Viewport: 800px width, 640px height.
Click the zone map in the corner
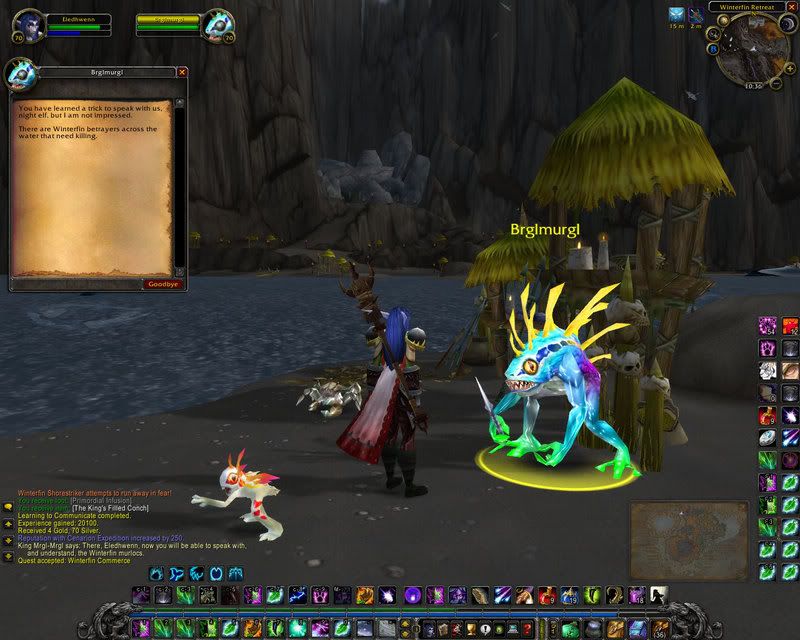coord(679,529)
